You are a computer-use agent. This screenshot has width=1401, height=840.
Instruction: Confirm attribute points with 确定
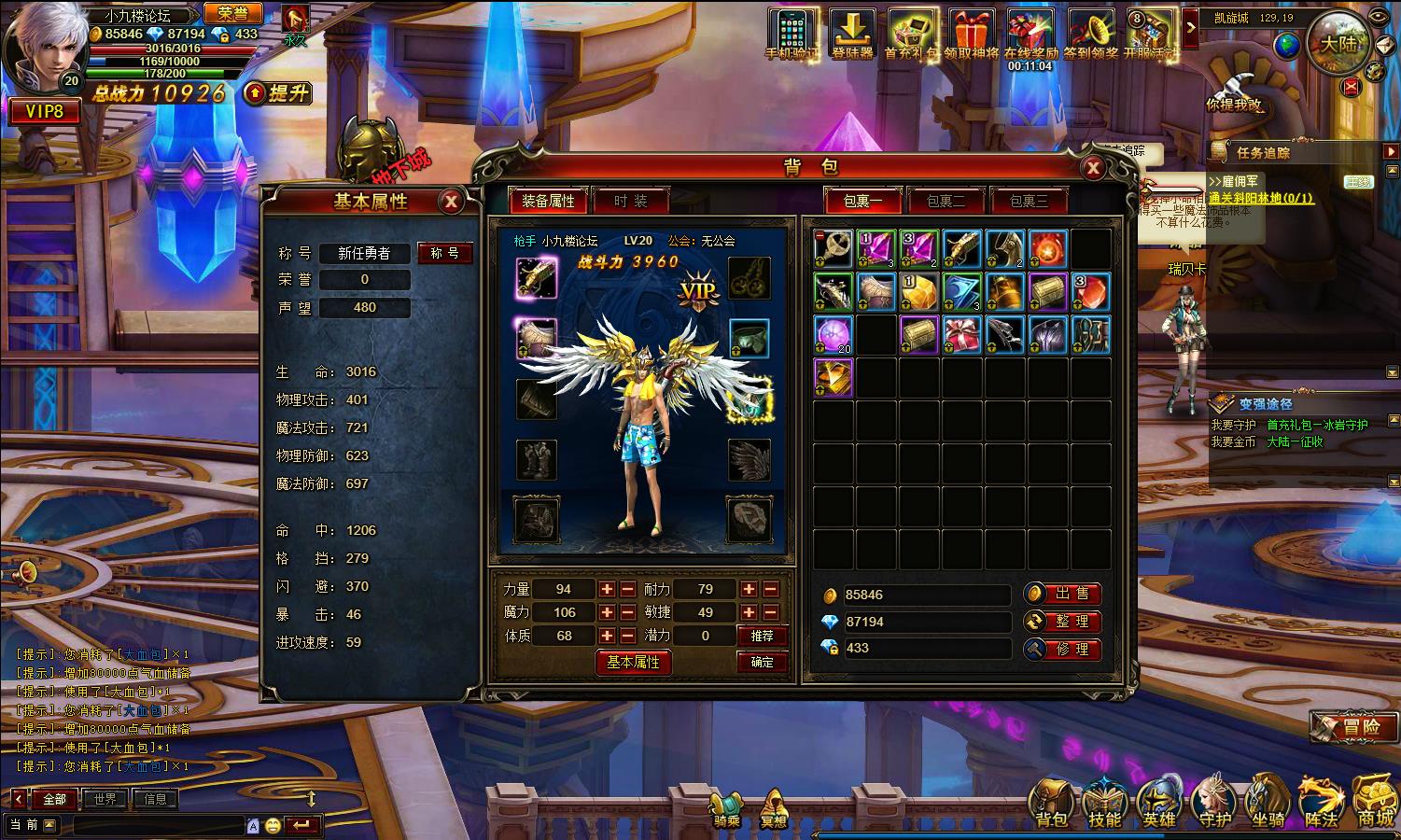tap(762, 662)
